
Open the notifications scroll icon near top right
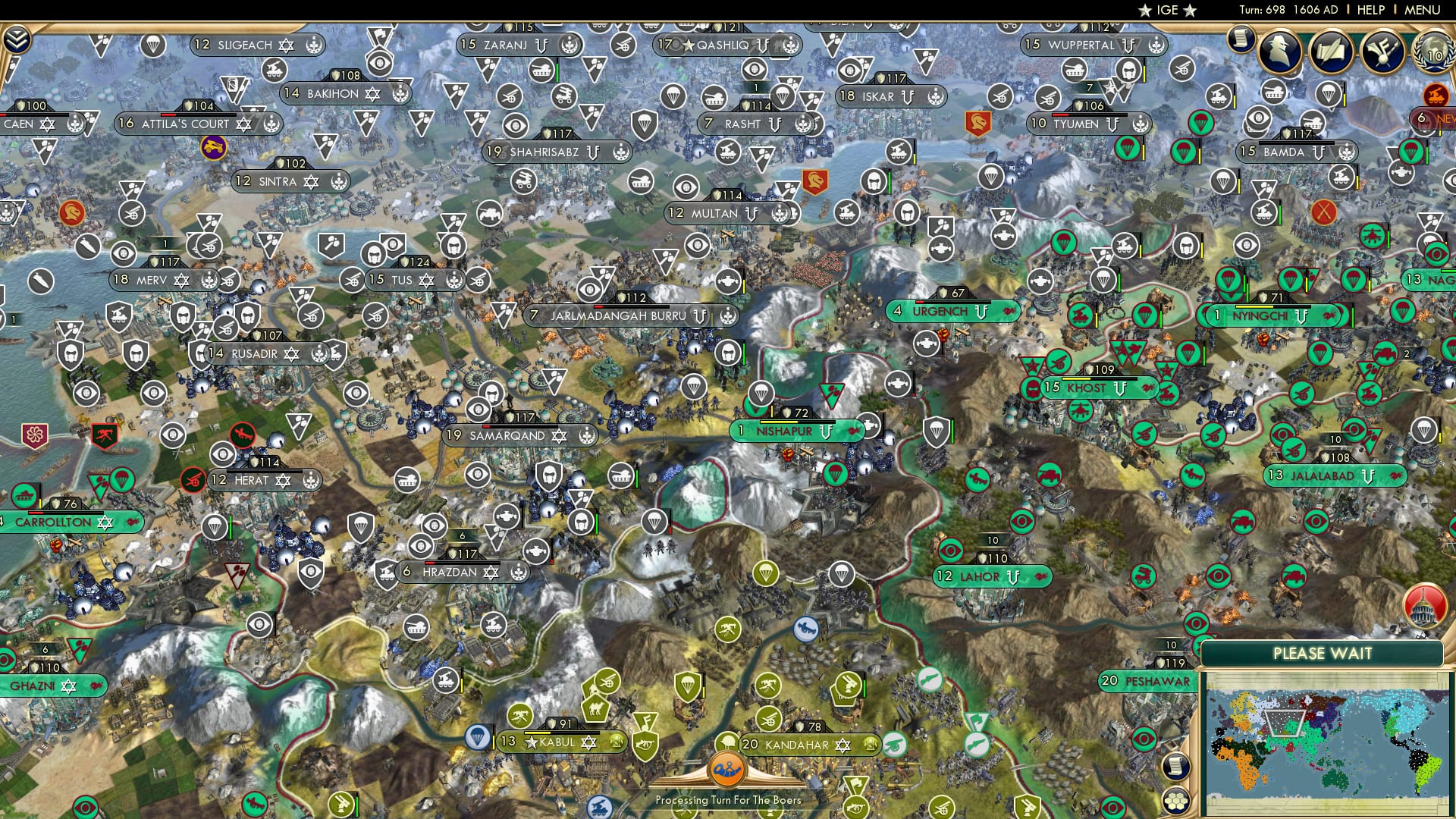(x=1241, y=39)
